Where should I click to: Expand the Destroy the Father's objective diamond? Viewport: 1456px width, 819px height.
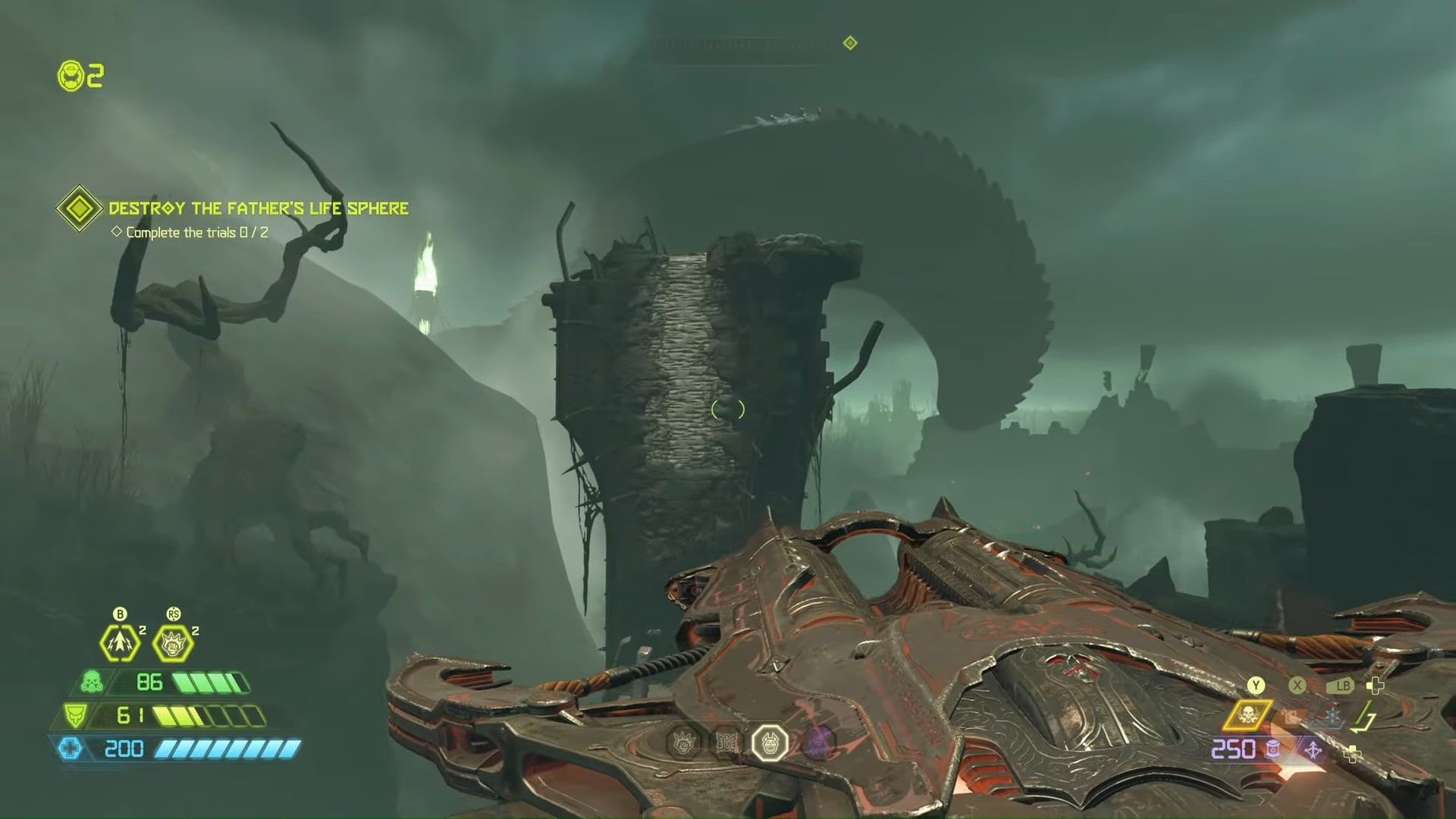click(x=78, y=207)
